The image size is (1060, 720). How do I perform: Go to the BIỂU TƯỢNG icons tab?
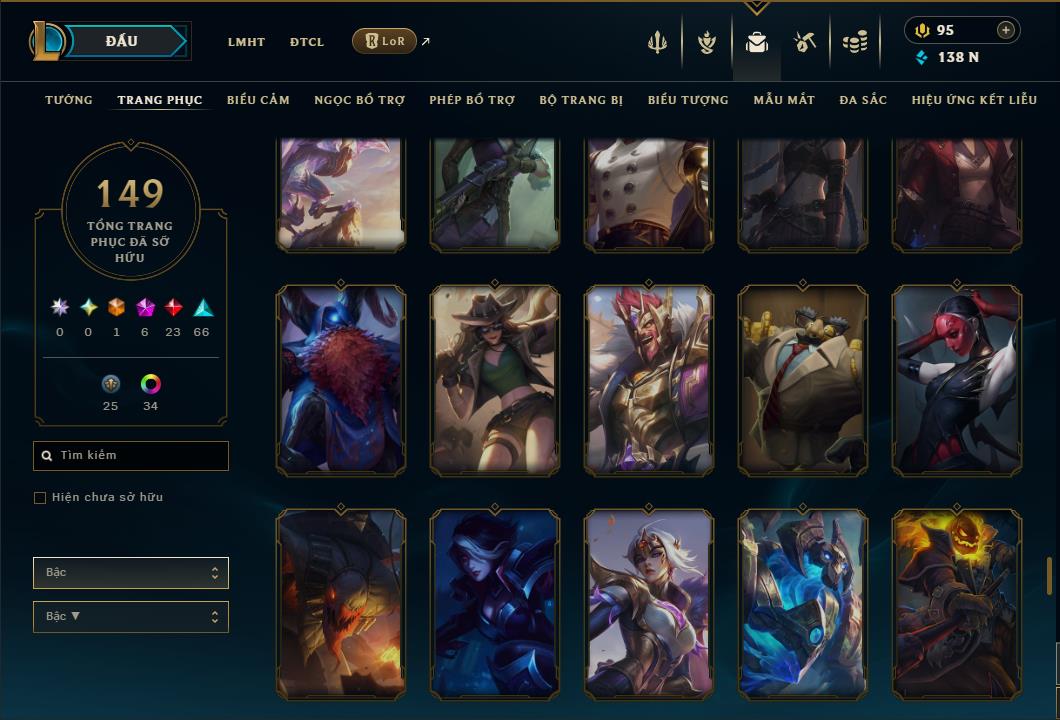click(x=688, y=100)
